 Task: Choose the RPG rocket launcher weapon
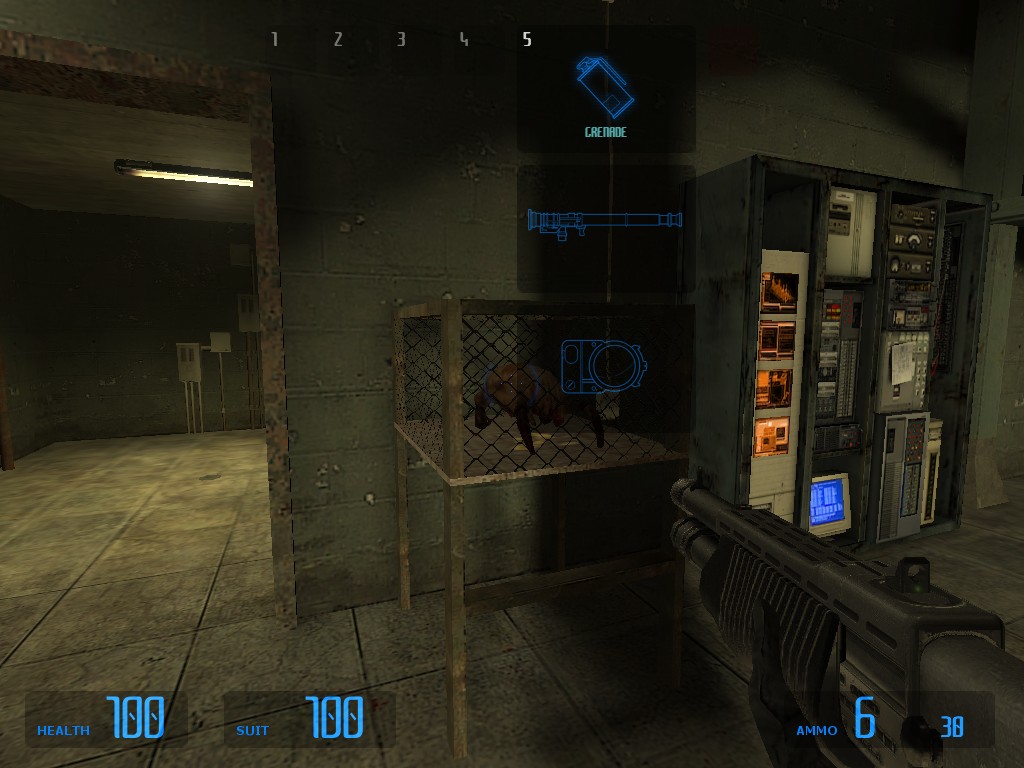[x=605, y=222]
